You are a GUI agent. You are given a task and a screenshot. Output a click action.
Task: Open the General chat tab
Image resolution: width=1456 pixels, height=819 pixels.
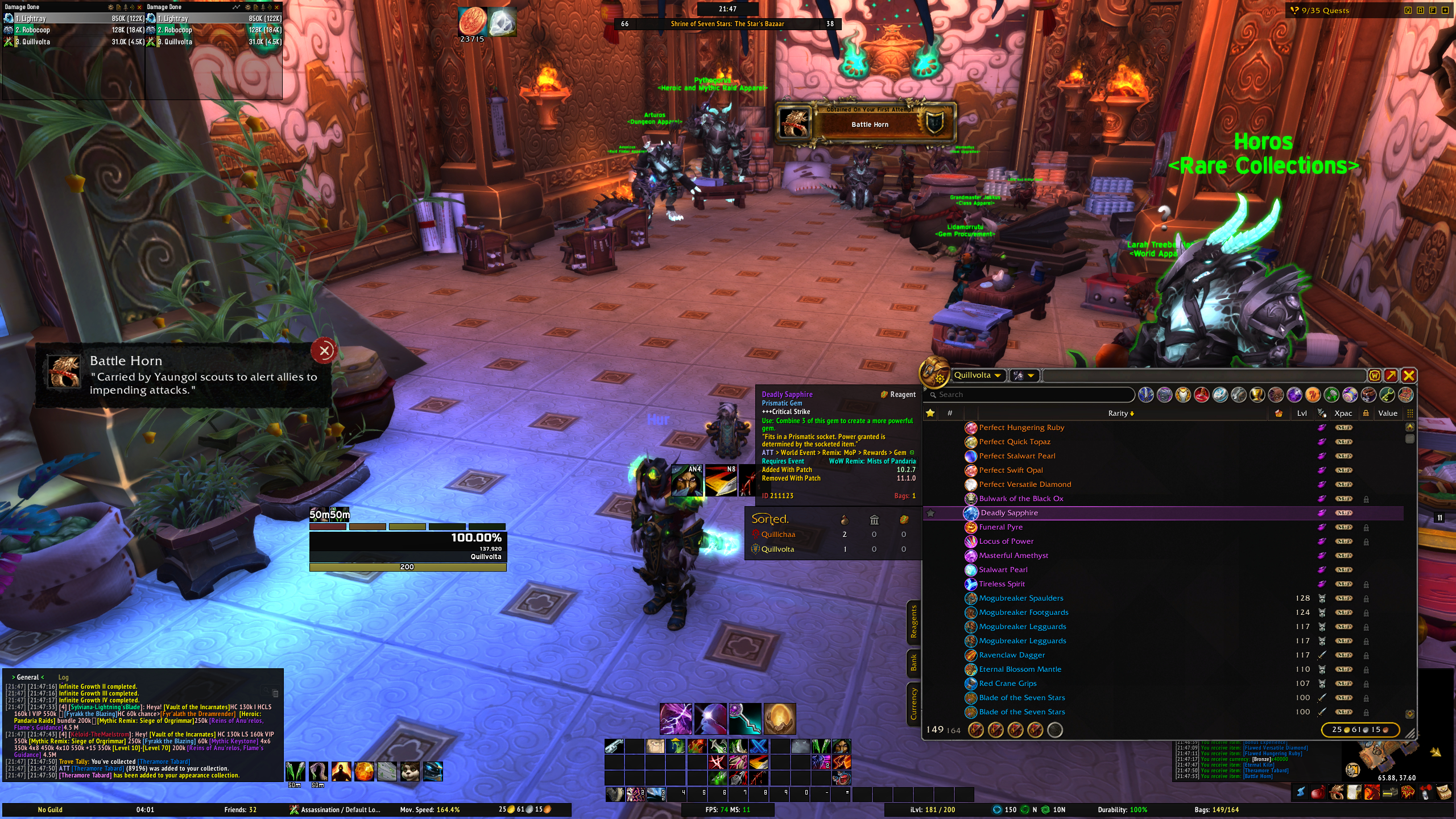pos(28,677)
